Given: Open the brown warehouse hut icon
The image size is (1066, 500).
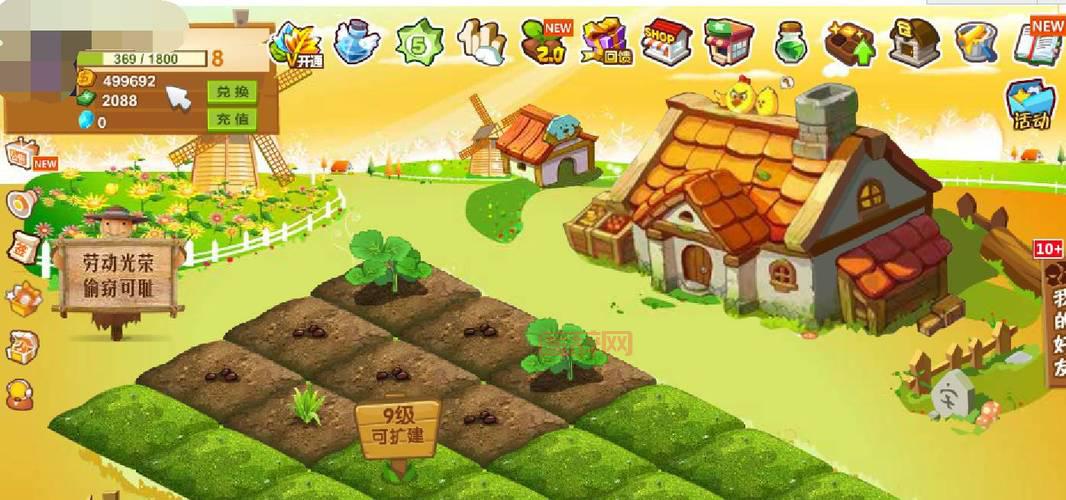Looking at the screenshot, I should pos(914,42).
